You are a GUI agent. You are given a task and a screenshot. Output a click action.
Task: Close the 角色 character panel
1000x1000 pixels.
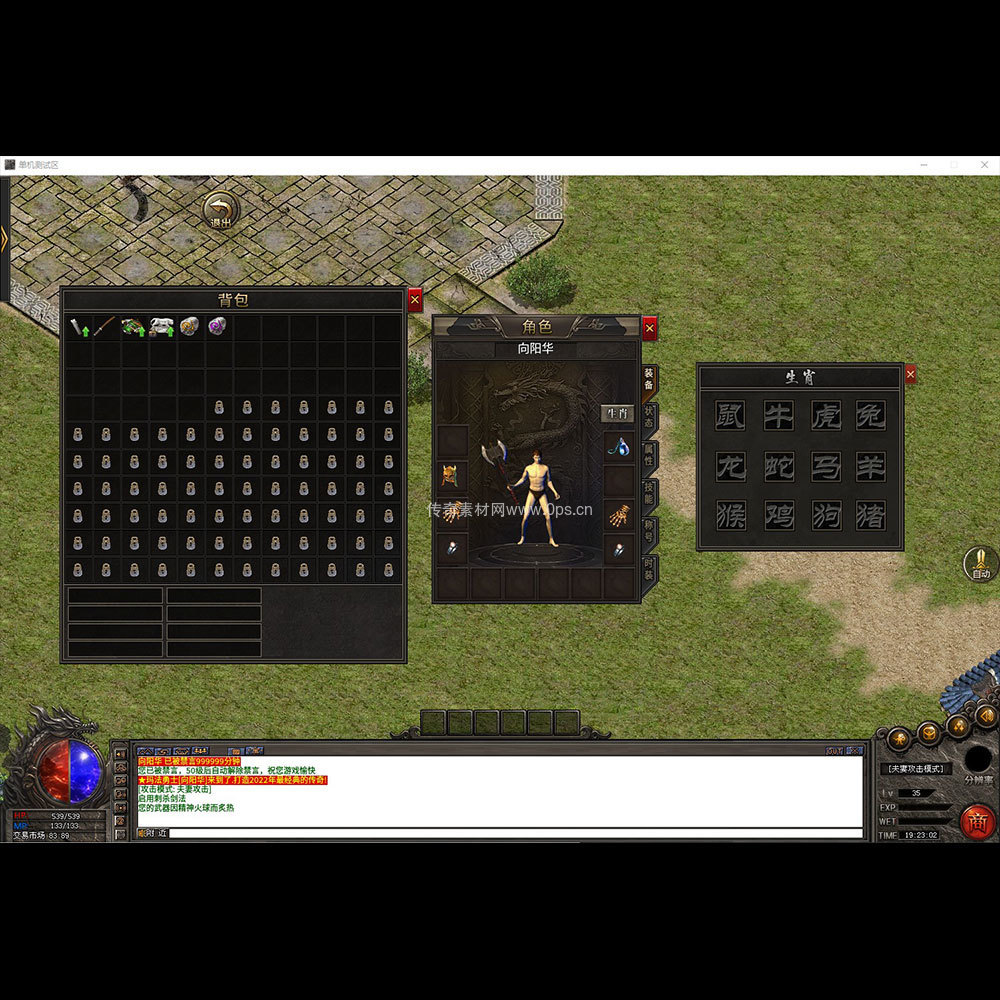[x=650, y=327]
